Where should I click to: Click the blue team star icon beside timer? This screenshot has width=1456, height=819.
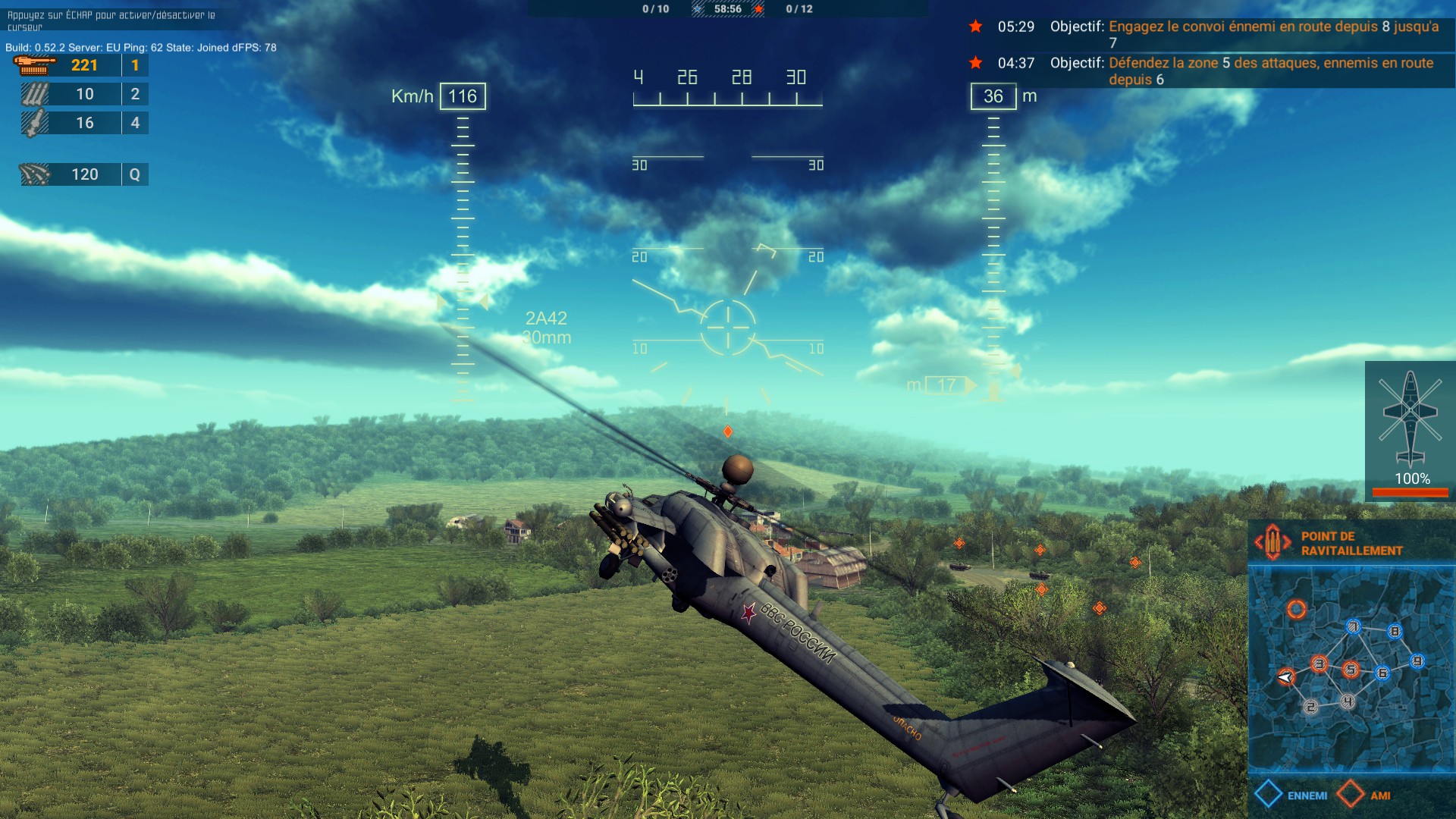(x=697, y=10)
